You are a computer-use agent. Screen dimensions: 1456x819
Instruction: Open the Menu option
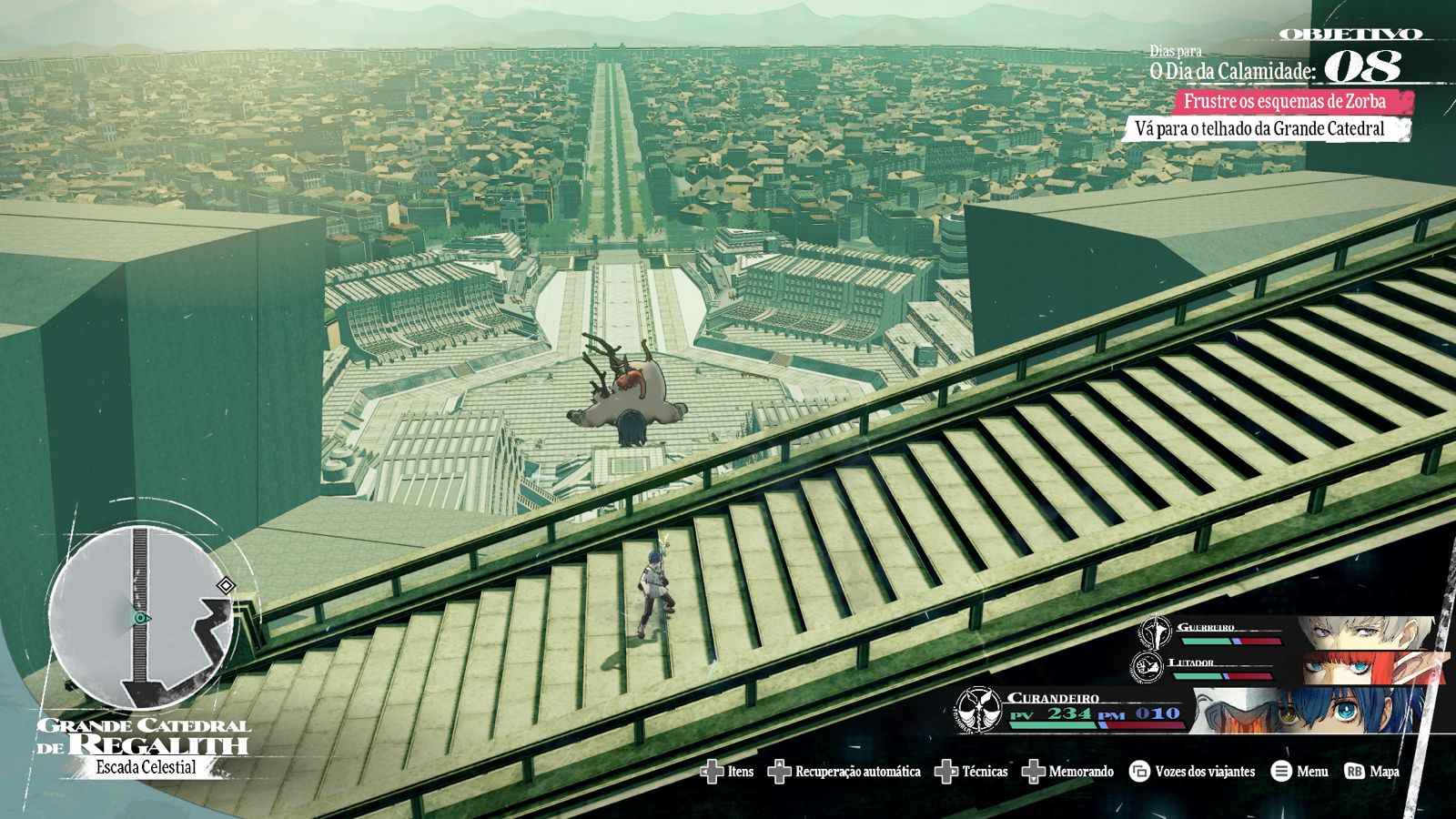[1299, 772]
